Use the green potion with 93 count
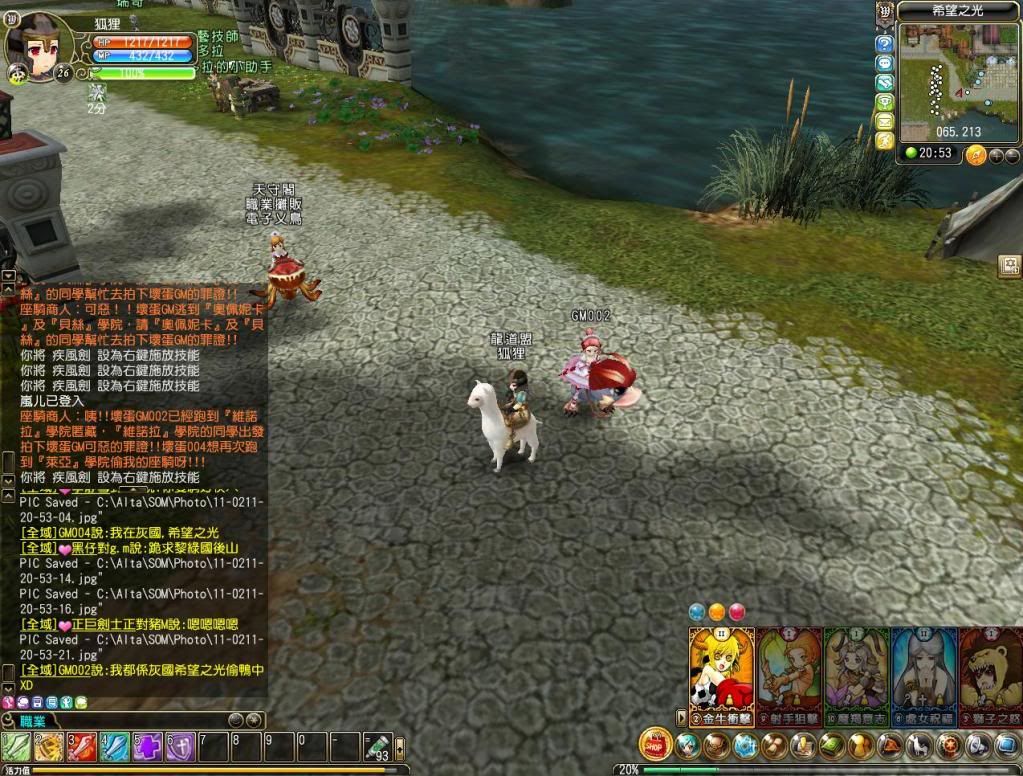1023x776 pixels. point(377,747)
